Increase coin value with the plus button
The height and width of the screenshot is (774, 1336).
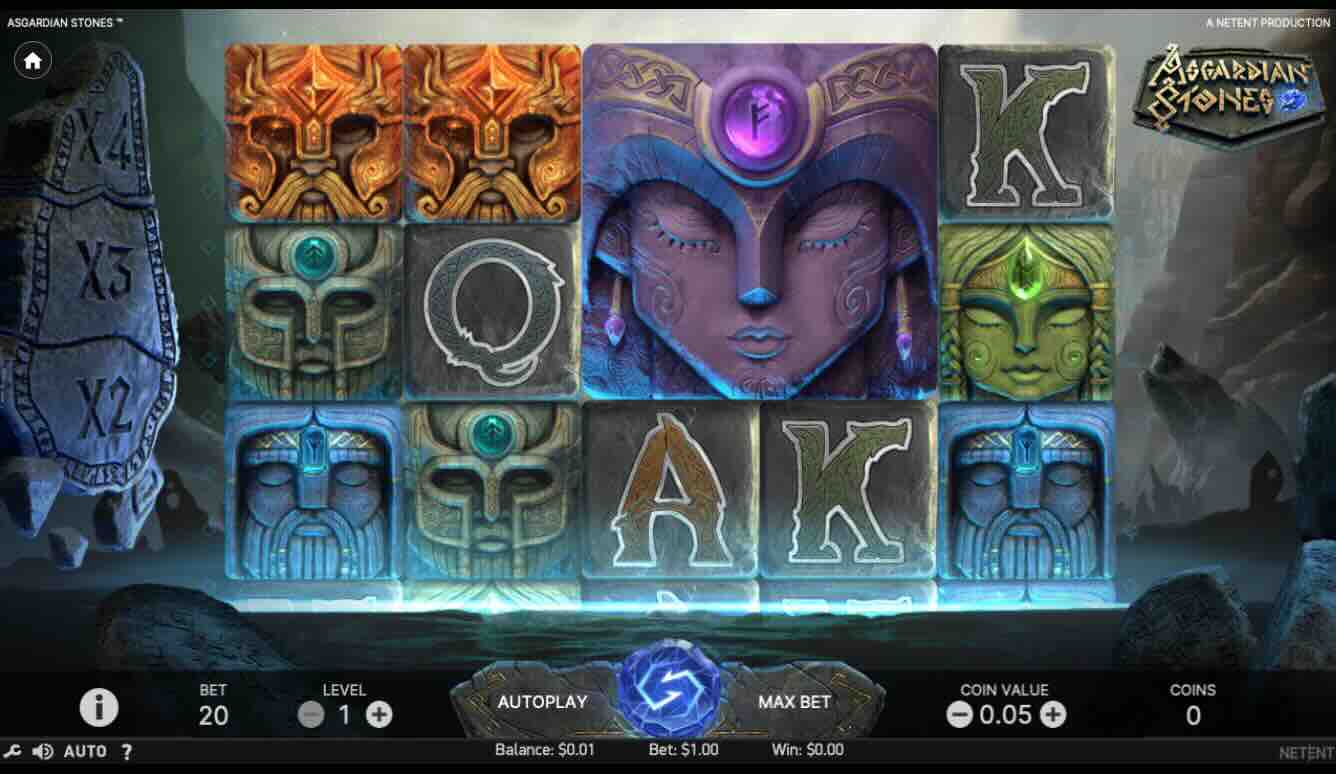[x=1053, y=715]
